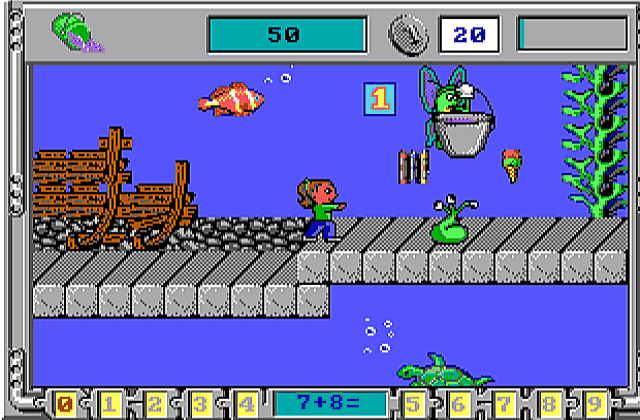Select the number 0 tile
640x420 pixels.
[x=65, y=404]
